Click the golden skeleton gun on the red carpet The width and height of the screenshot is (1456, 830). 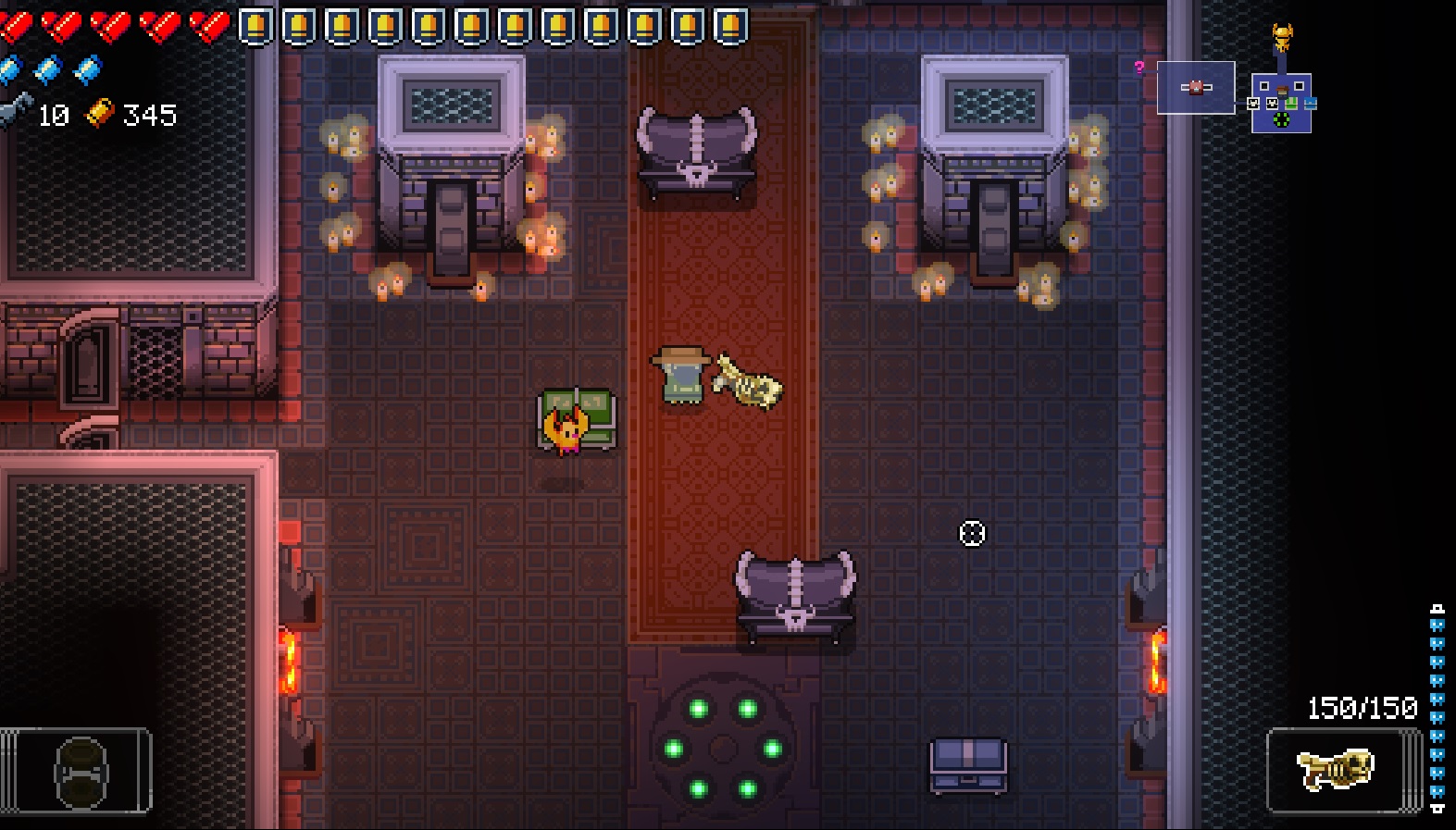tap(746, 384)
